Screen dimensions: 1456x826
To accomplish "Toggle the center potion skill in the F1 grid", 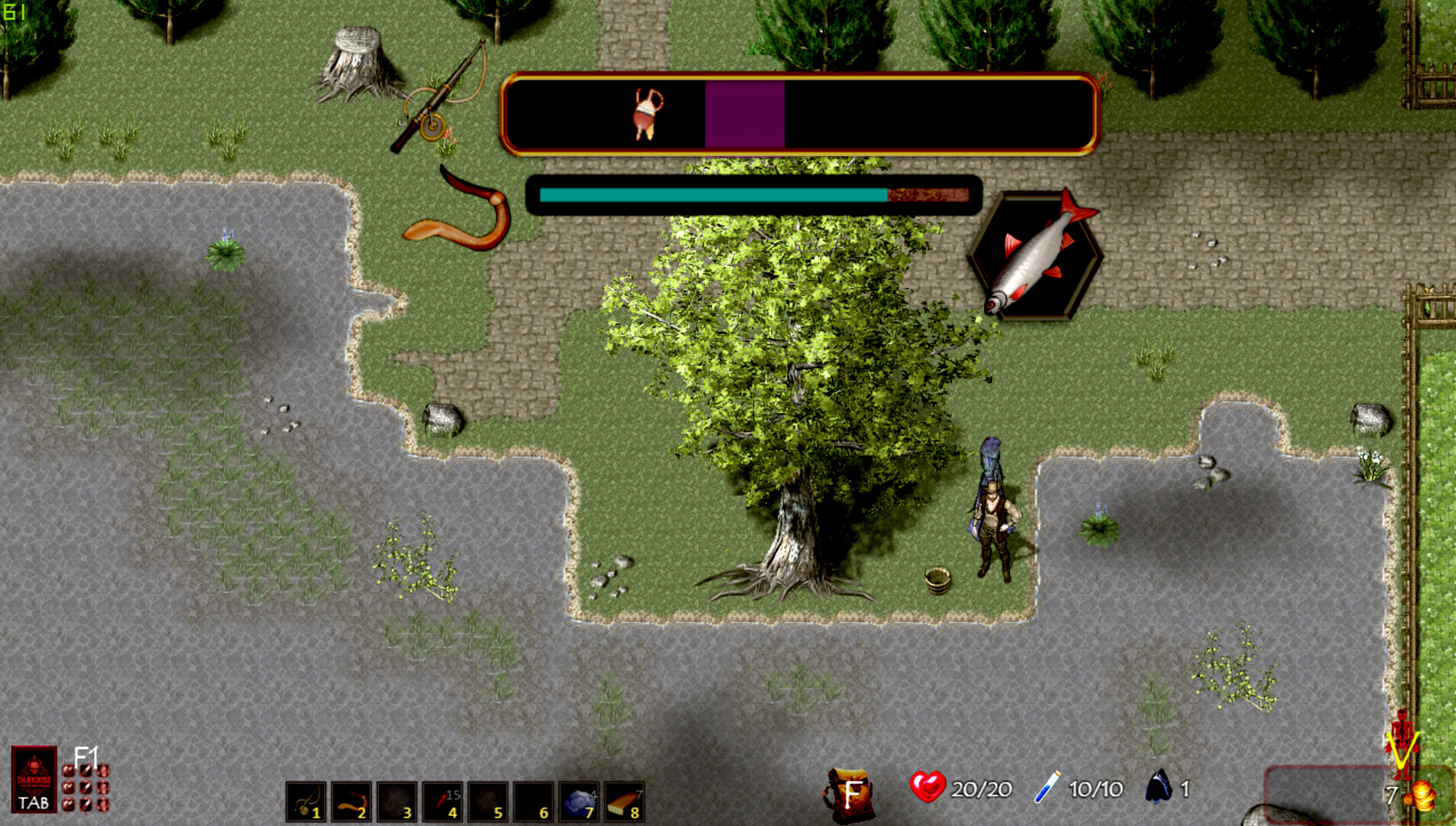I will click(x=86, y=788).
